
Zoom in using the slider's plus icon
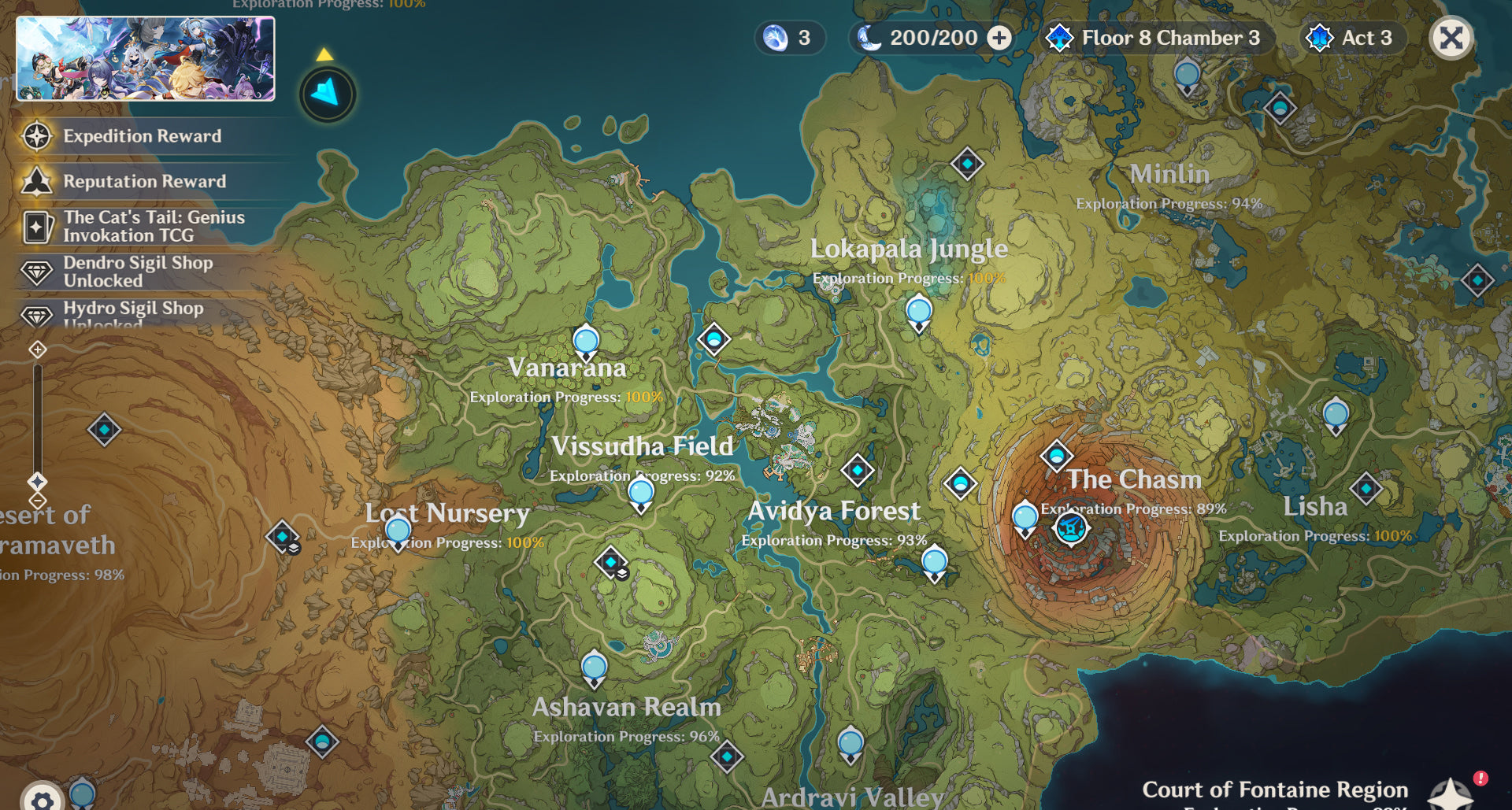click(38, 350)
